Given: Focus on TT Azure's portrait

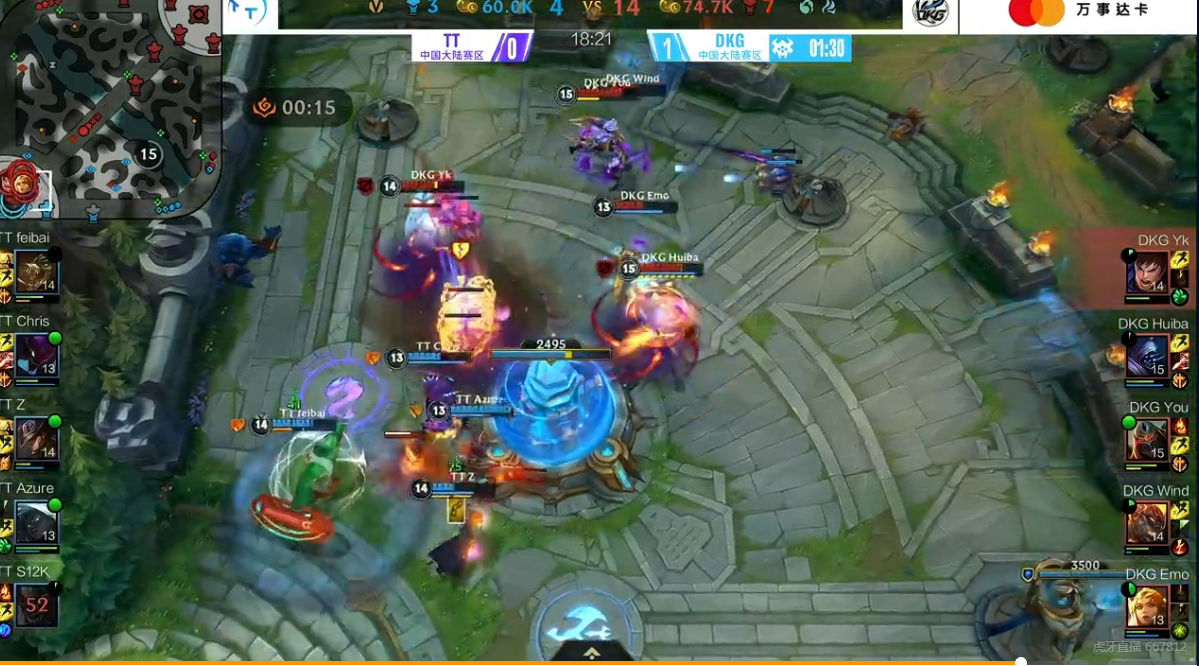Looking at the screenshot, I should click(x=36, y=522).
